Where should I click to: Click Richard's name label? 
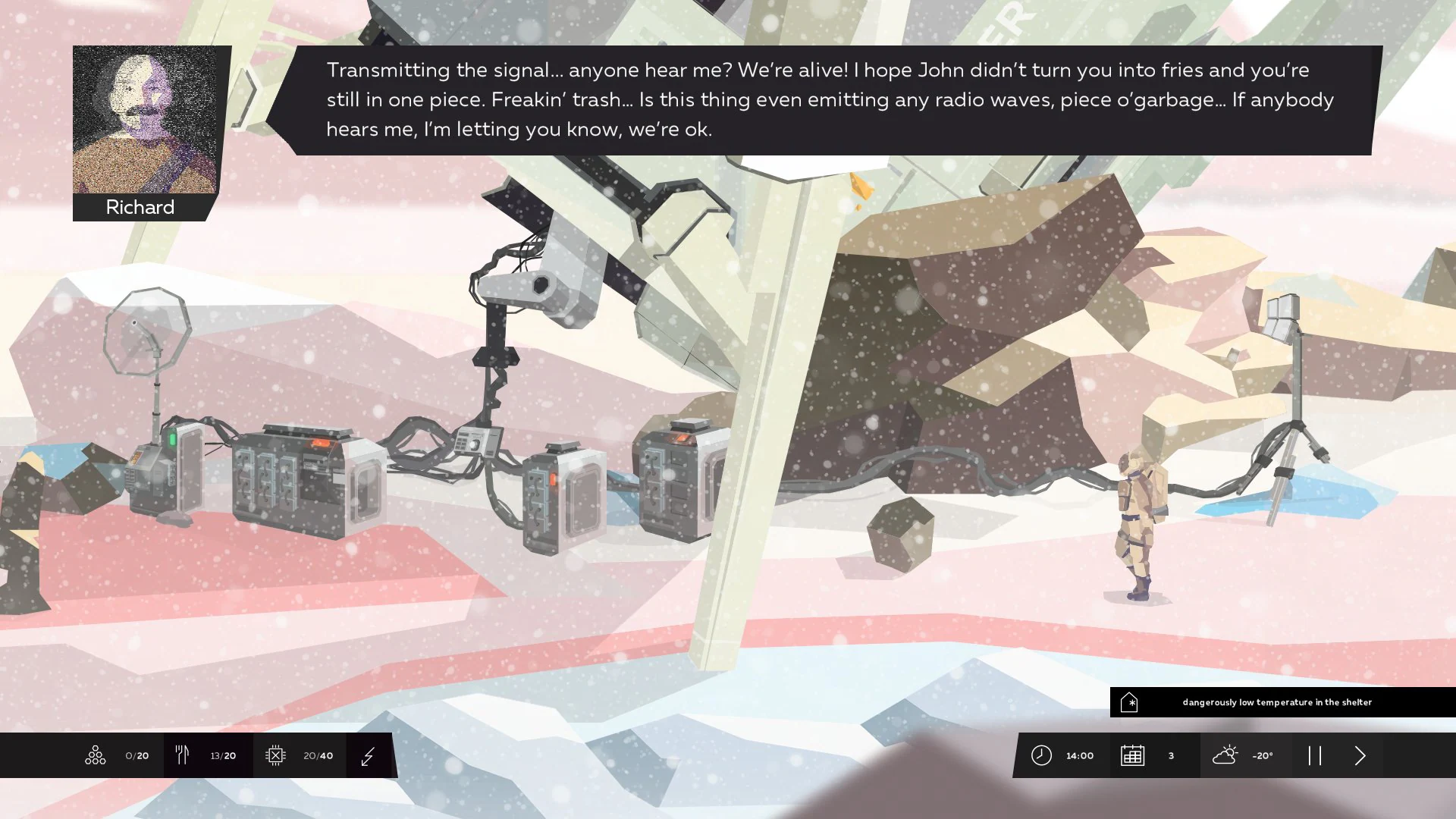(140, 207)
